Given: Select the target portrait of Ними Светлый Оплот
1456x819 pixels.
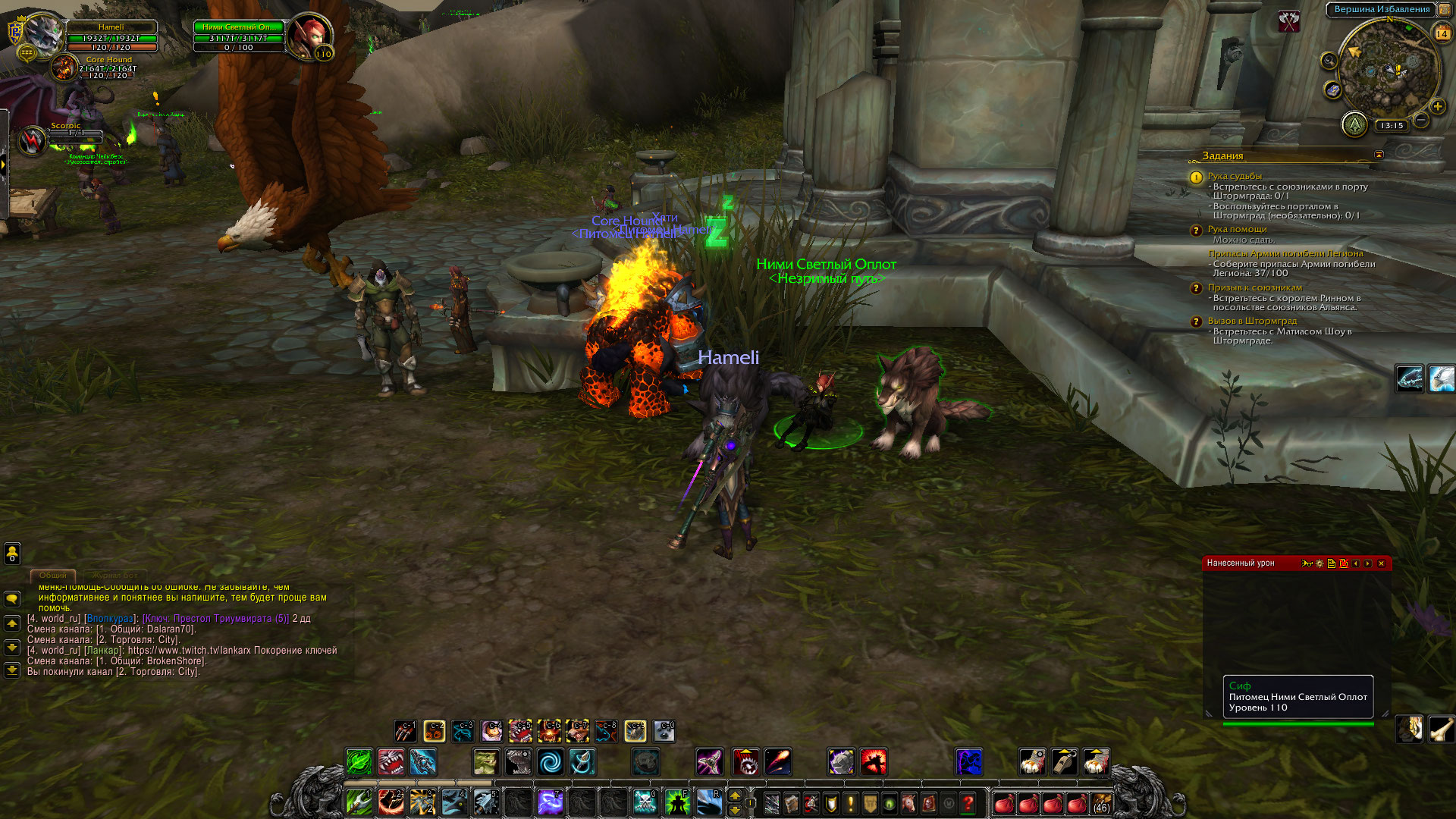Looking at the screenshot, I should 309,36.
